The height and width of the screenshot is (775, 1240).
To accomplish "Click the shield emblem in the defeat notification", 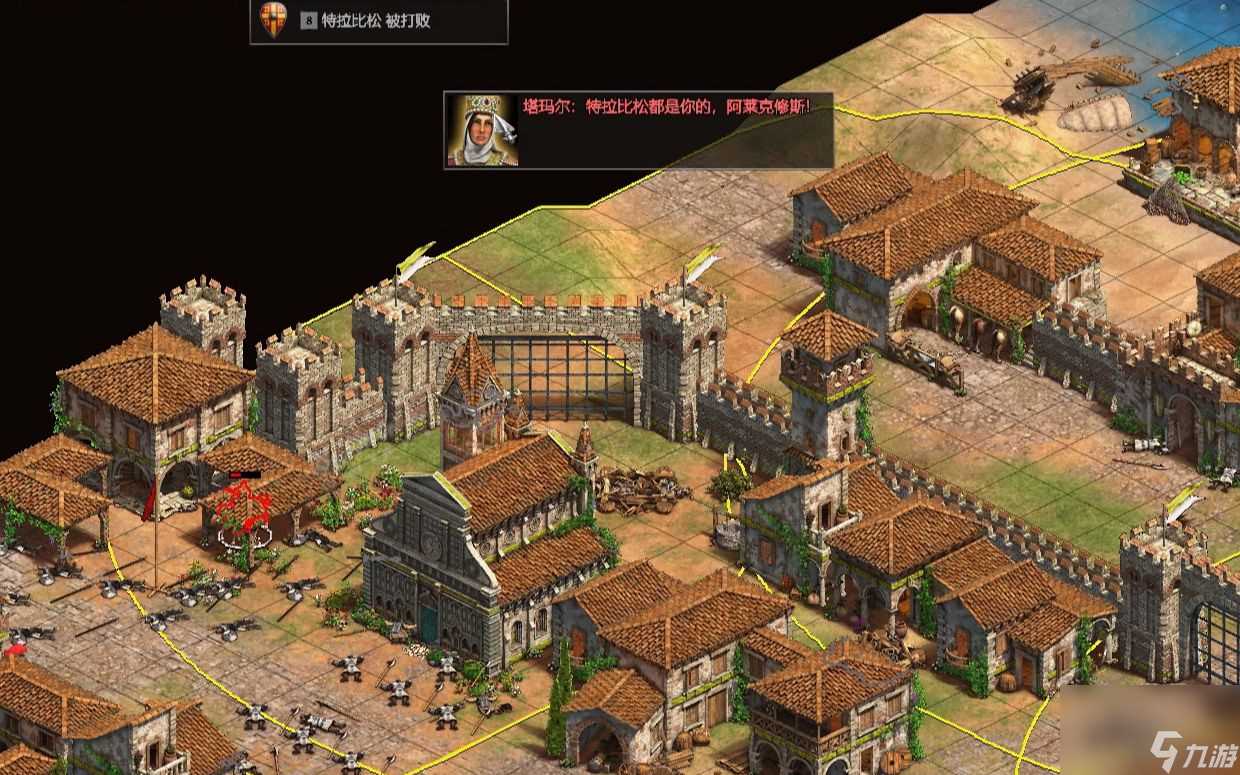I will tap(272, 20).
